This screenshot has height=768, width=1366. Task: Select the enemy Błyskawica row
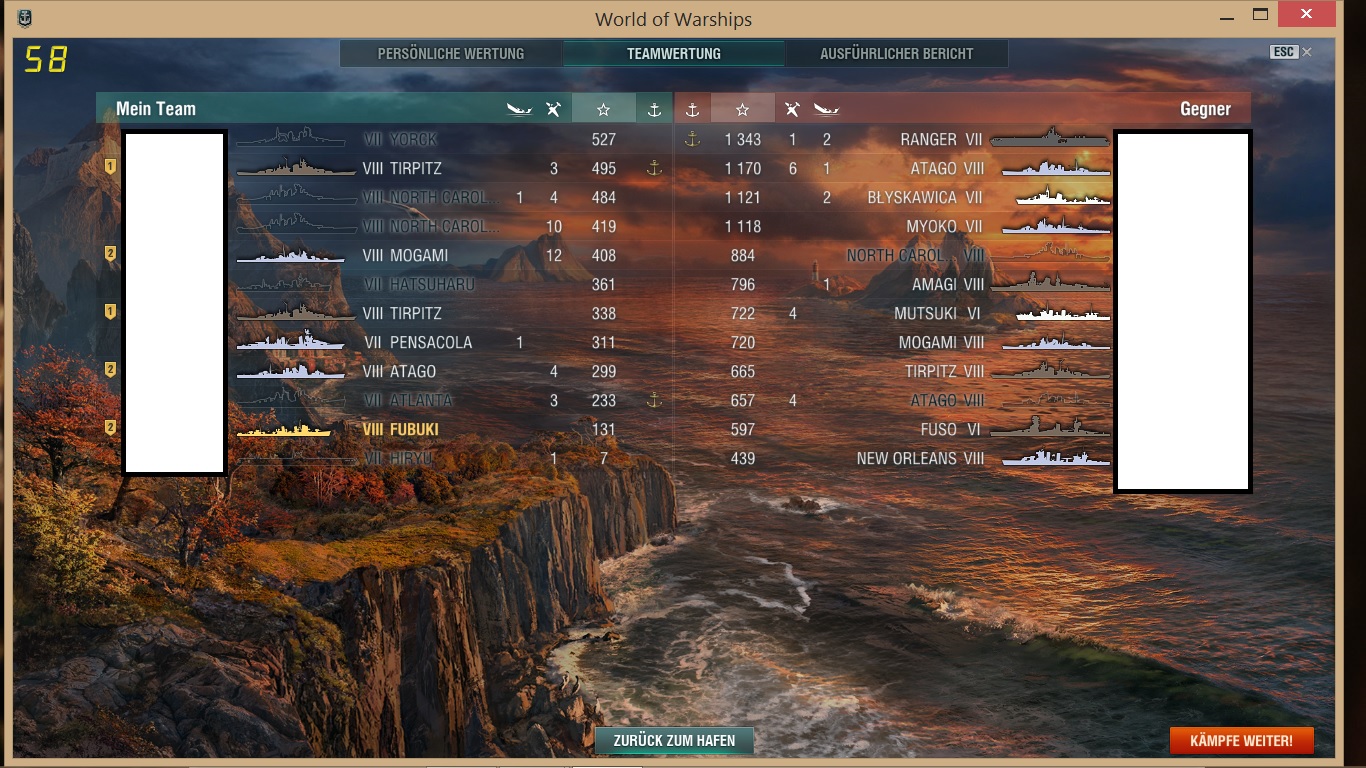(x=912, y=197)
